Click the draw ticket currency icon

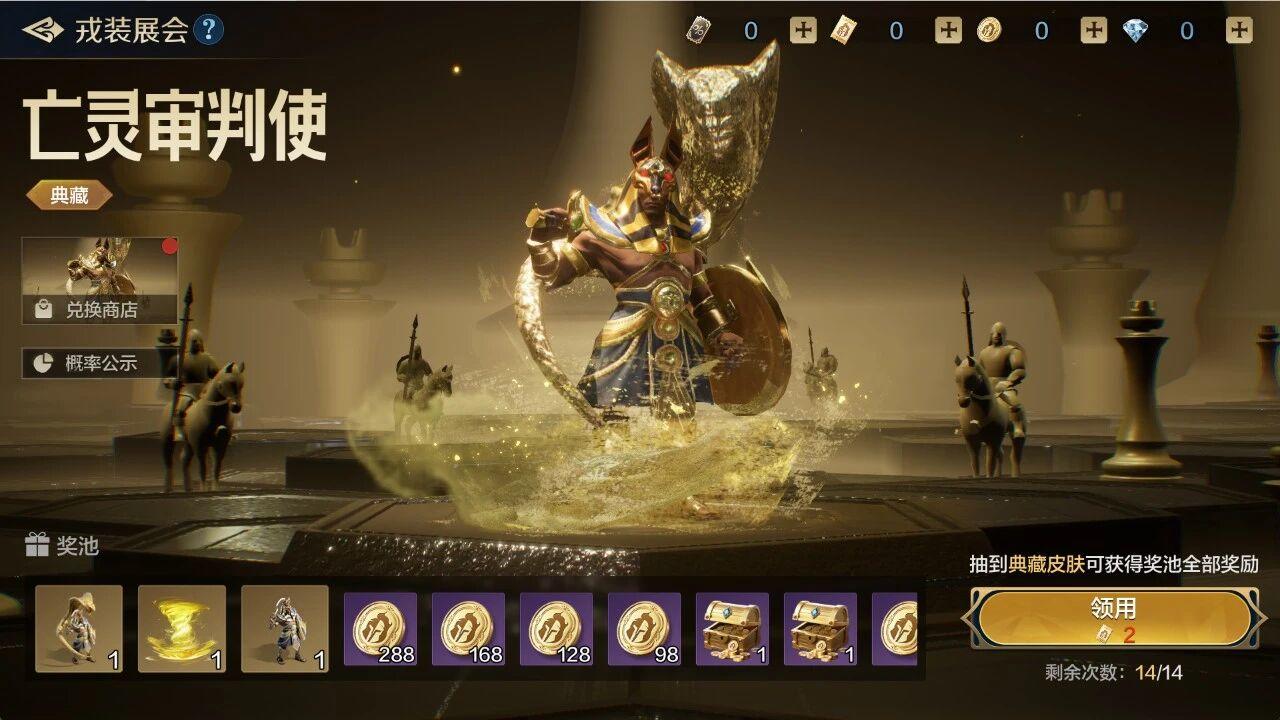coord(846,29)
